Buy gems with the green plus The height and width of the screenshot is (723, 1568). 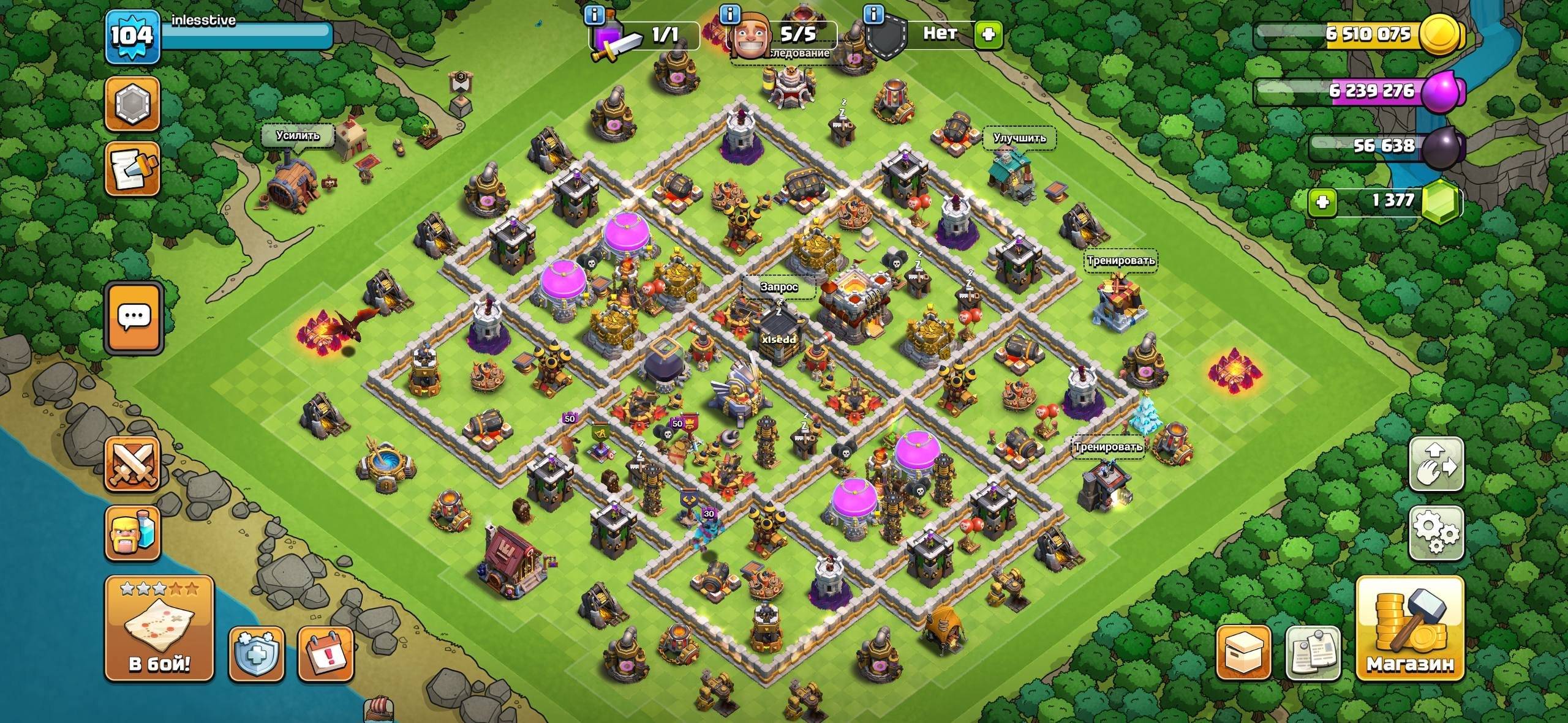(1322, 202)
